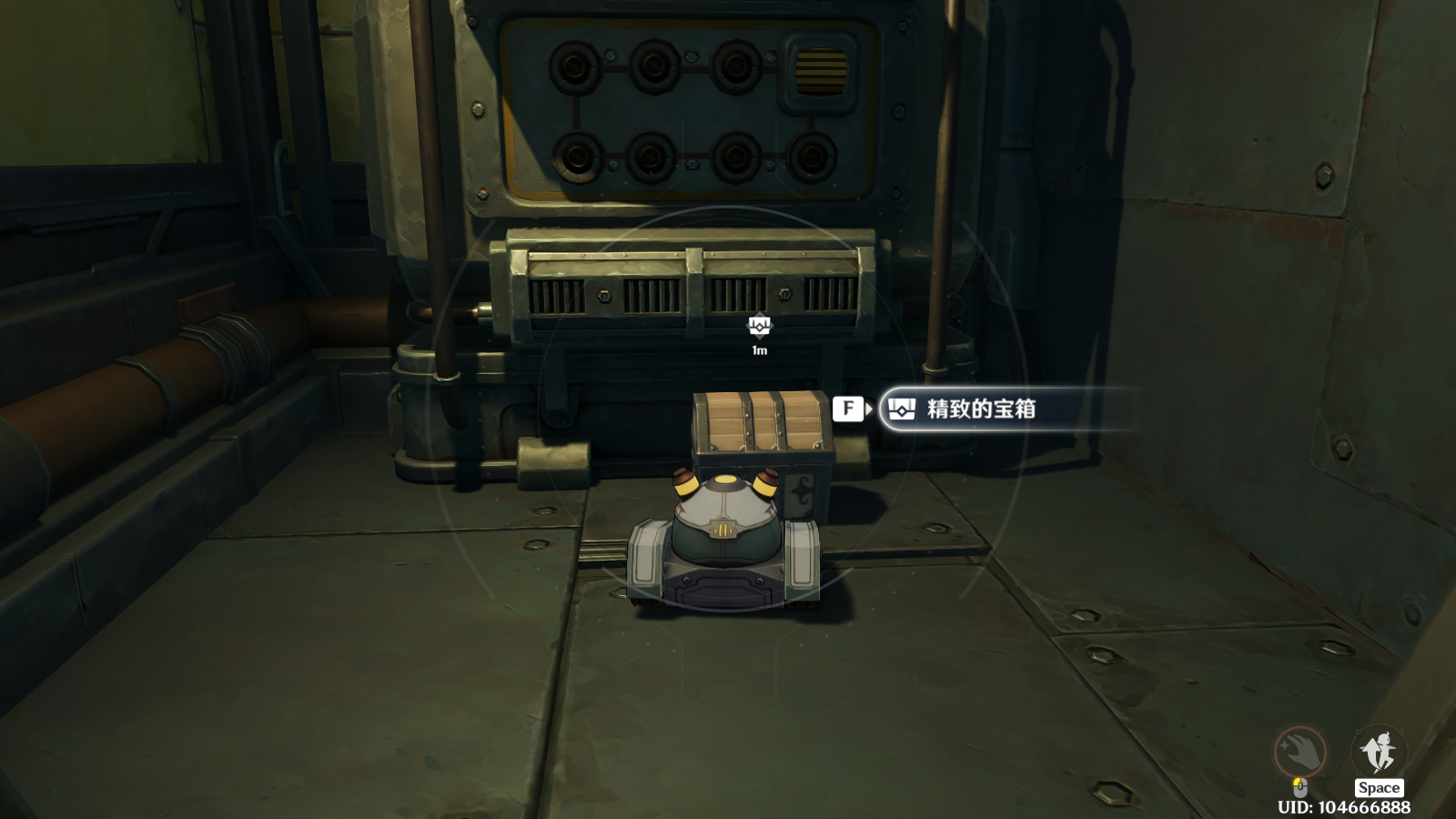Open the 精致的宝箱 chest prompt
Image resolution: width=1456 pixels, height=819 pixels.
point(981,409)
